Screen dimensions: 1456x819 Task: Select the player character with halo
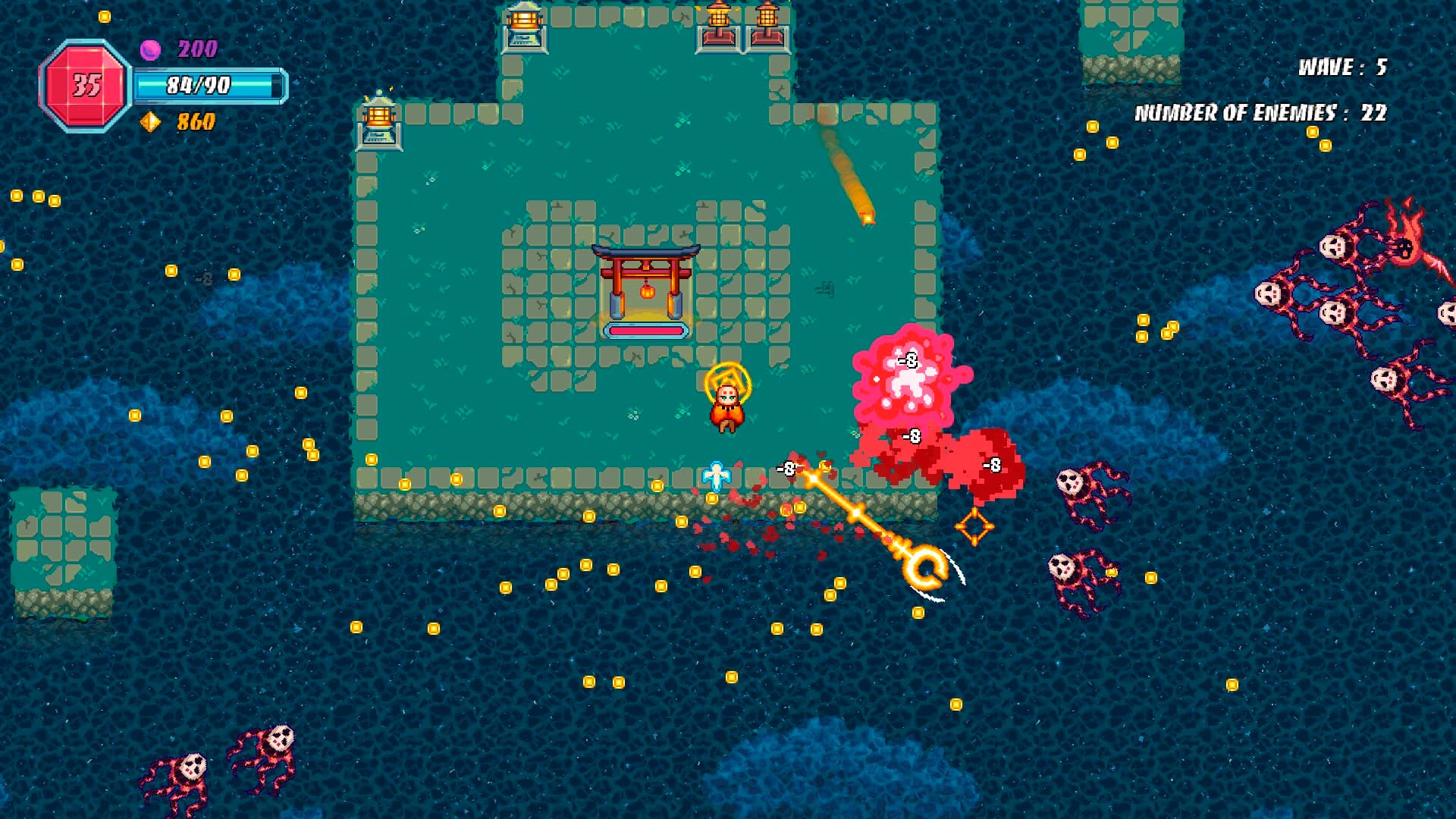click(726, 403)
